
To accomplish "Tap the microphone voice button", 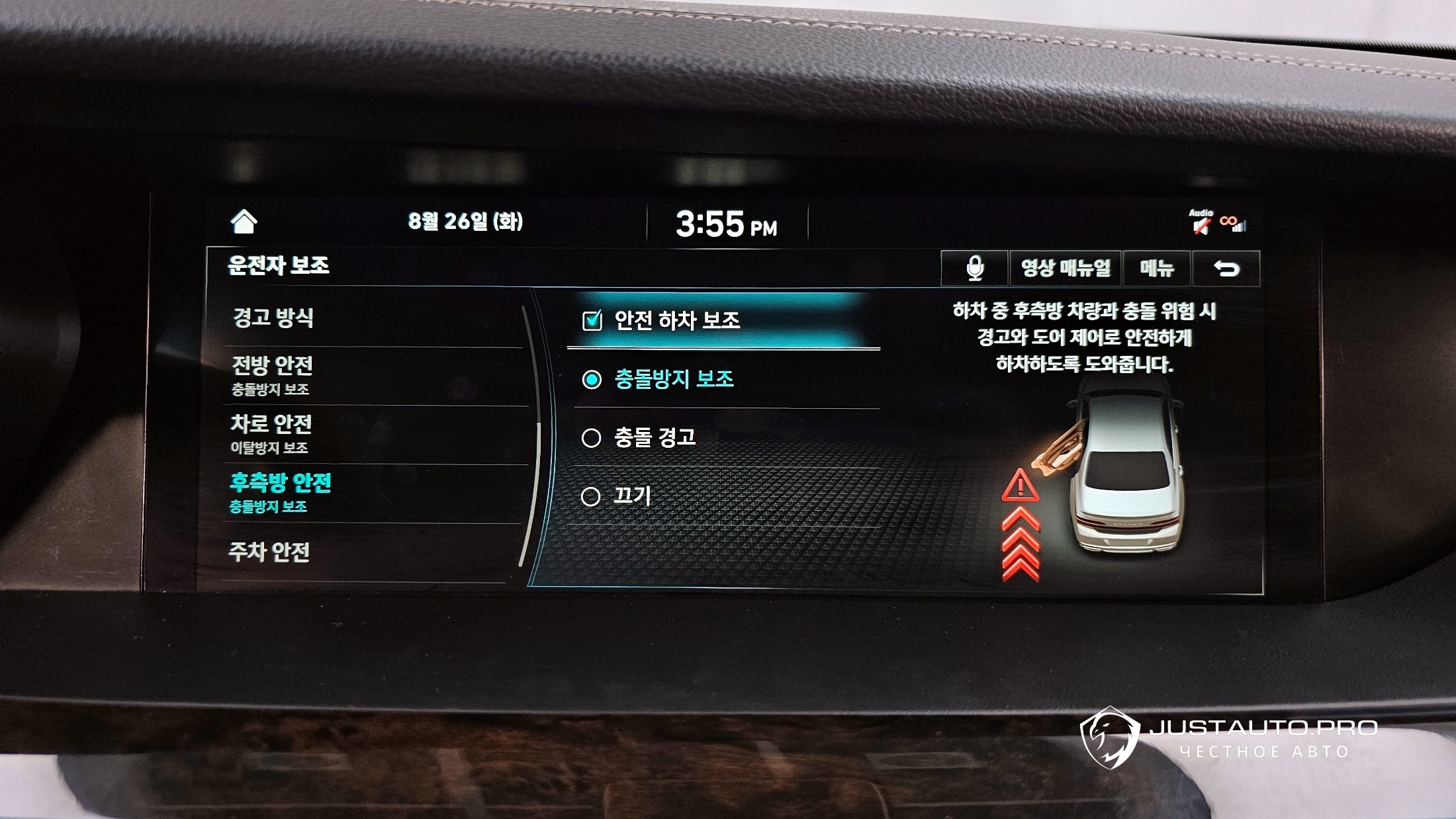I will pyautogui.click(x=974, y=269).
